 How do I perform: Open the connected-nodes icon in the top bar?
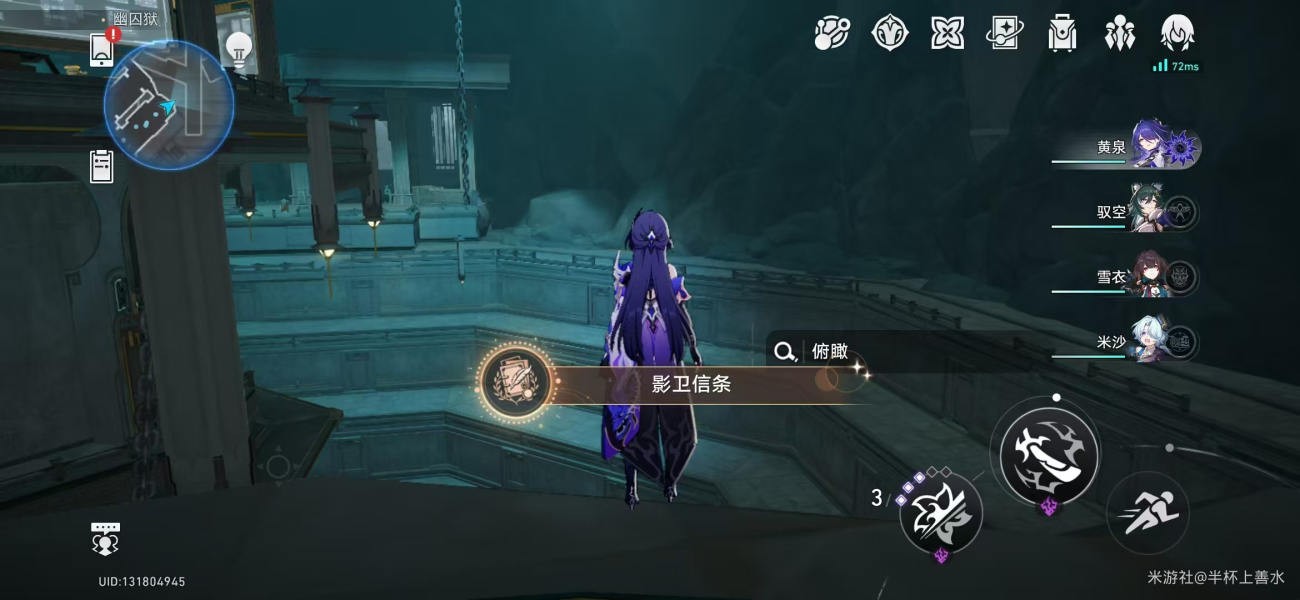[x=831, y=33]
